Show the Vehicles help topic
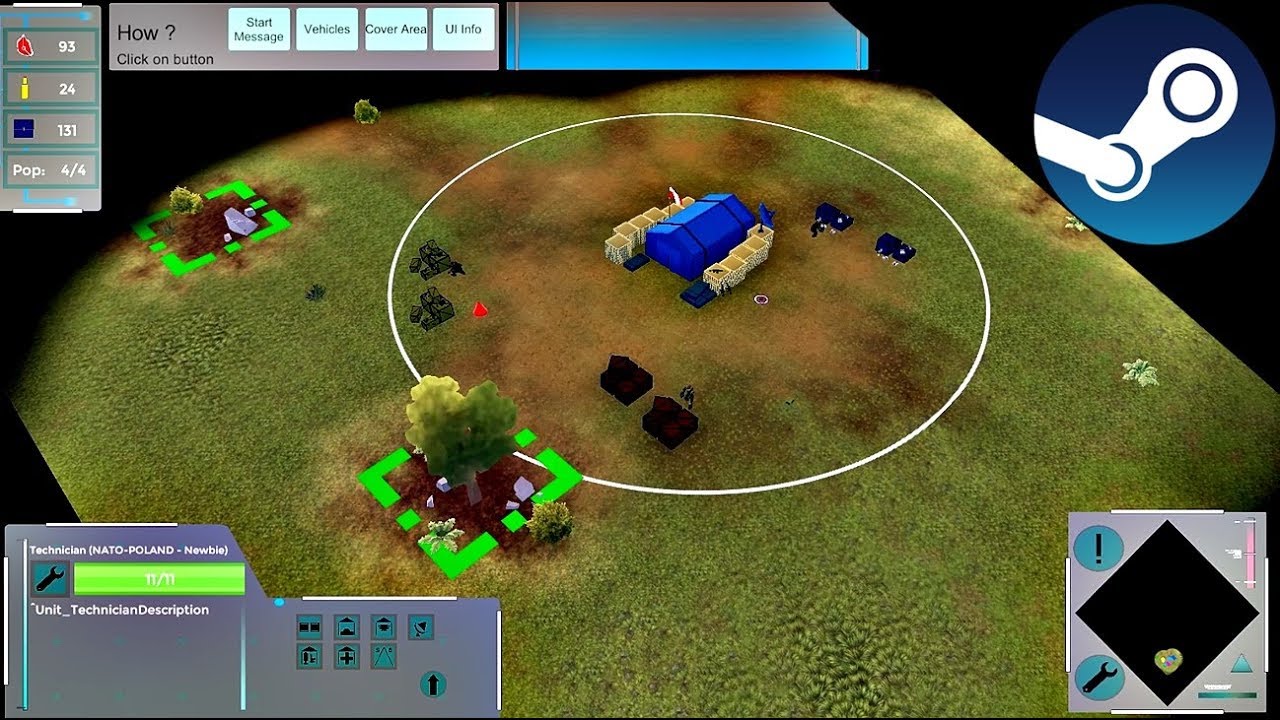1280x720 pixels. click(327, 30)
